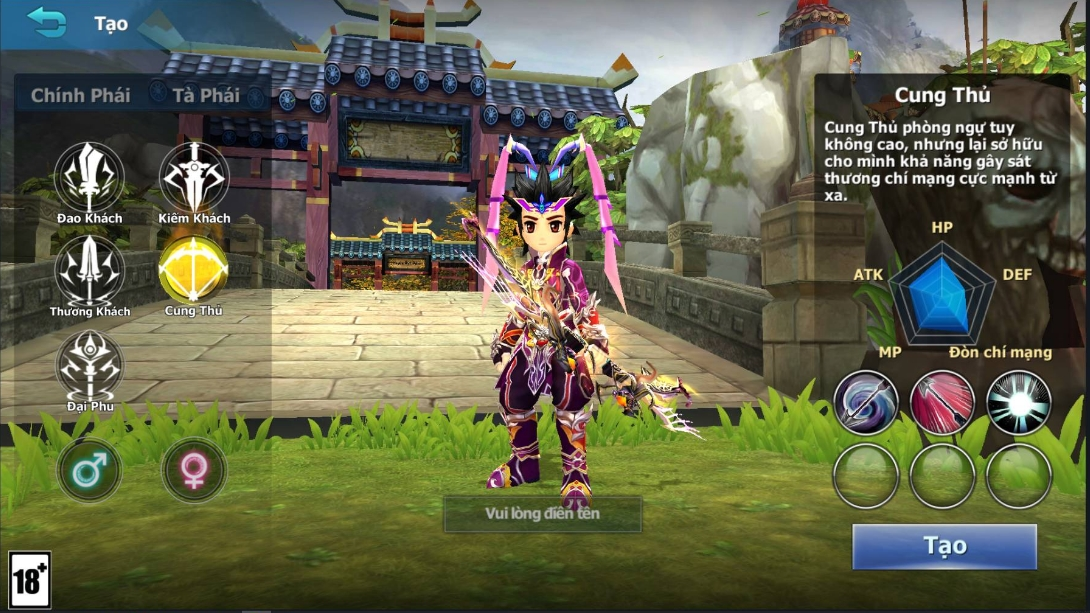Viewport: 1090px width, 613px height.
Task: Choose the Đại Phu class
Action: point(90,364)
